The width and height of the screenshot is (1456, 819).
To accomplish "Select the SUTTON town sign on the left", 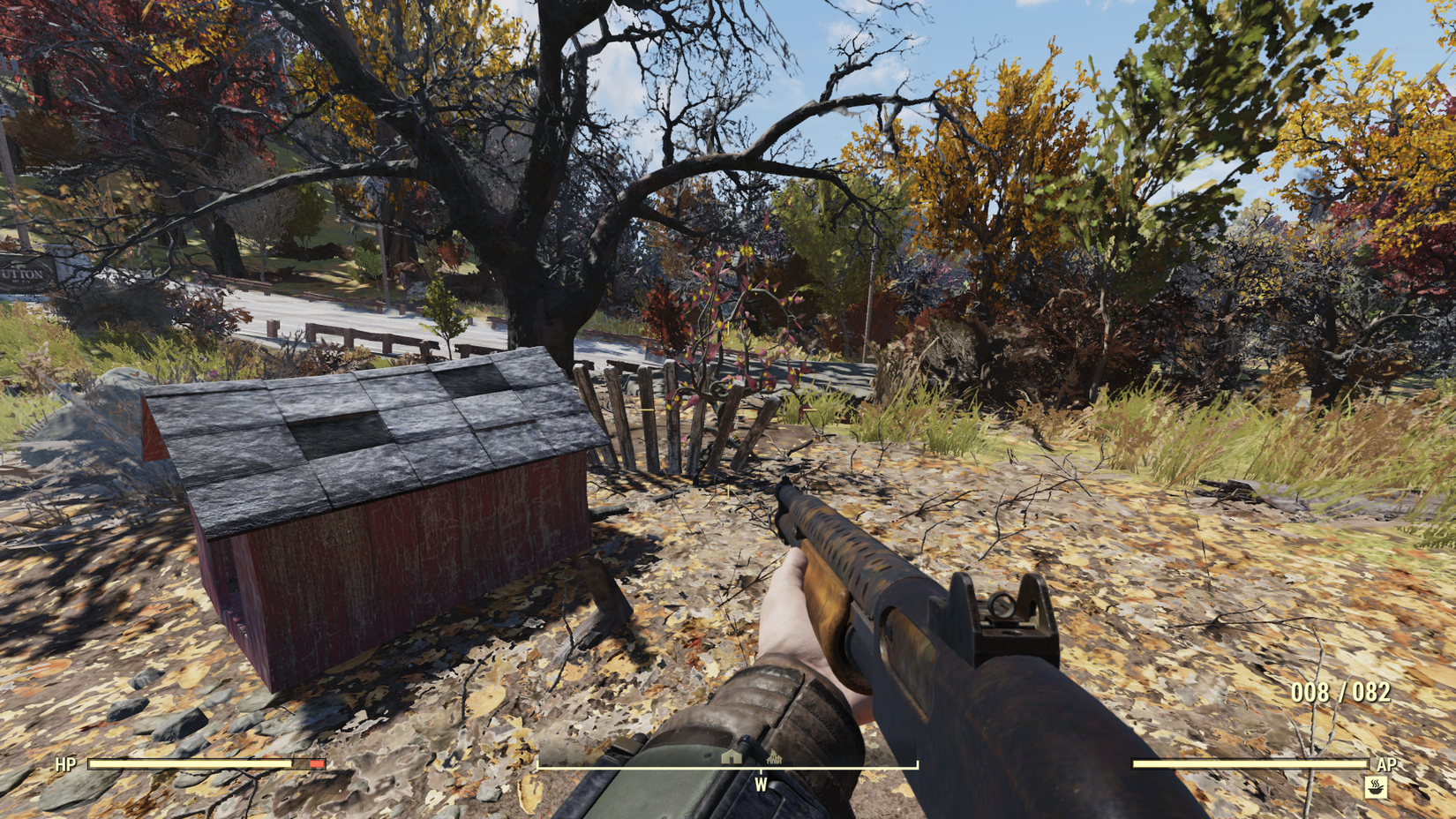I will (19, 274).
